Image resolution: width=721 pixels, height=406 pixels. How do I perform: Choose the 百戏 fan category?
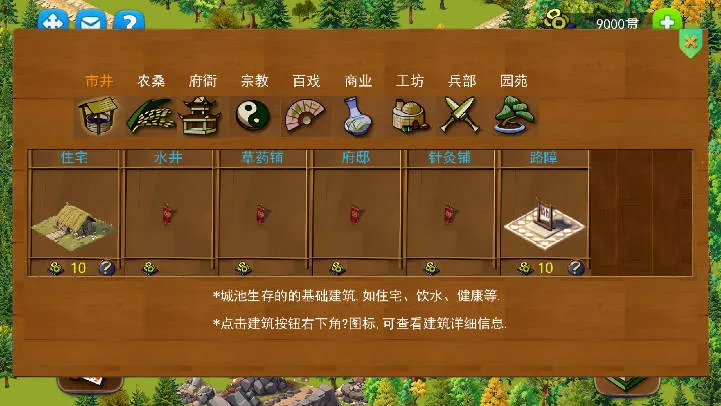(x=305, y=115)
